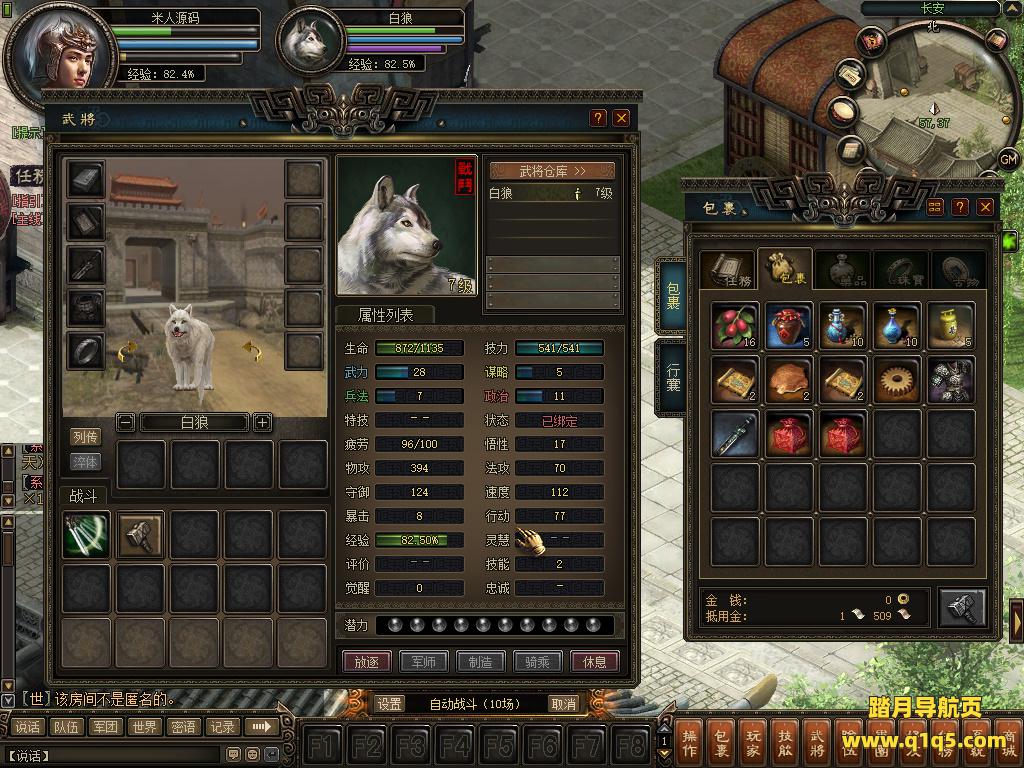Cancel auto-battle with 取消 button
This screenshot has height=768, width=1024.
564,704
